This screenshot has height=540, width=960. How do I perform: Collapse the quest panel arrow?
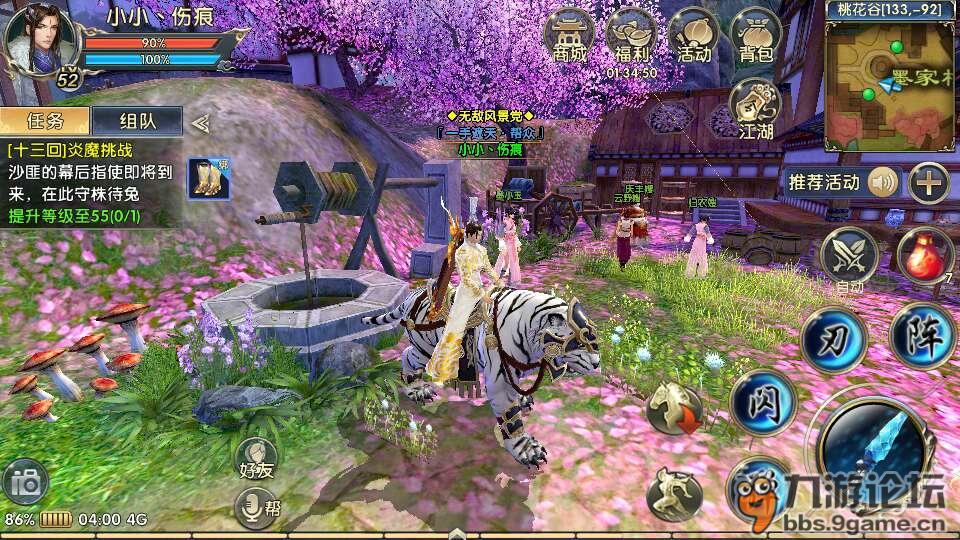click(x=200, y=122)
